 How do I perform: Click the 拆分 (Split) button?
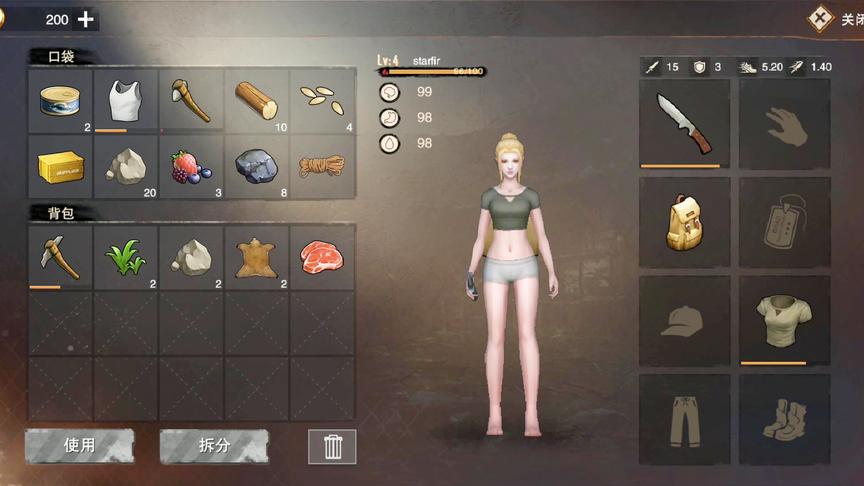point(214,446)
